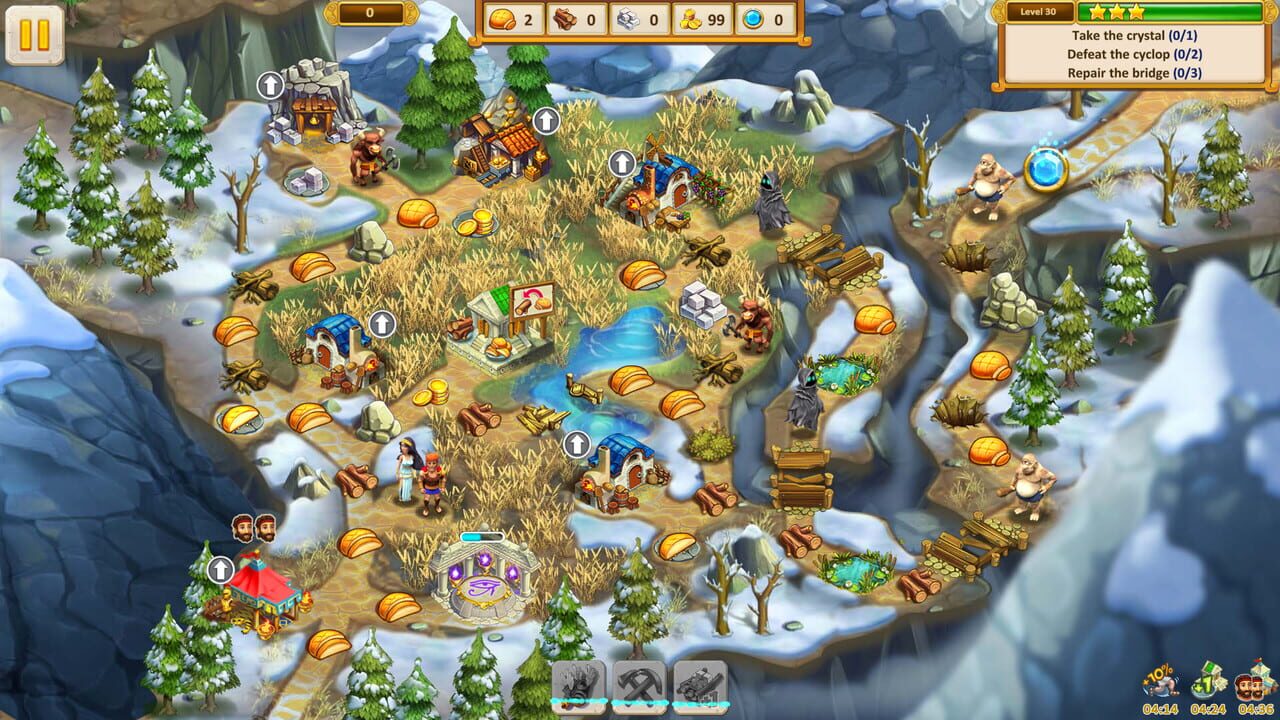This screenshot has width=1280, height=720.
Task: Toggle the upgrade arrow above the sawmill
Action: click(545, 120)
